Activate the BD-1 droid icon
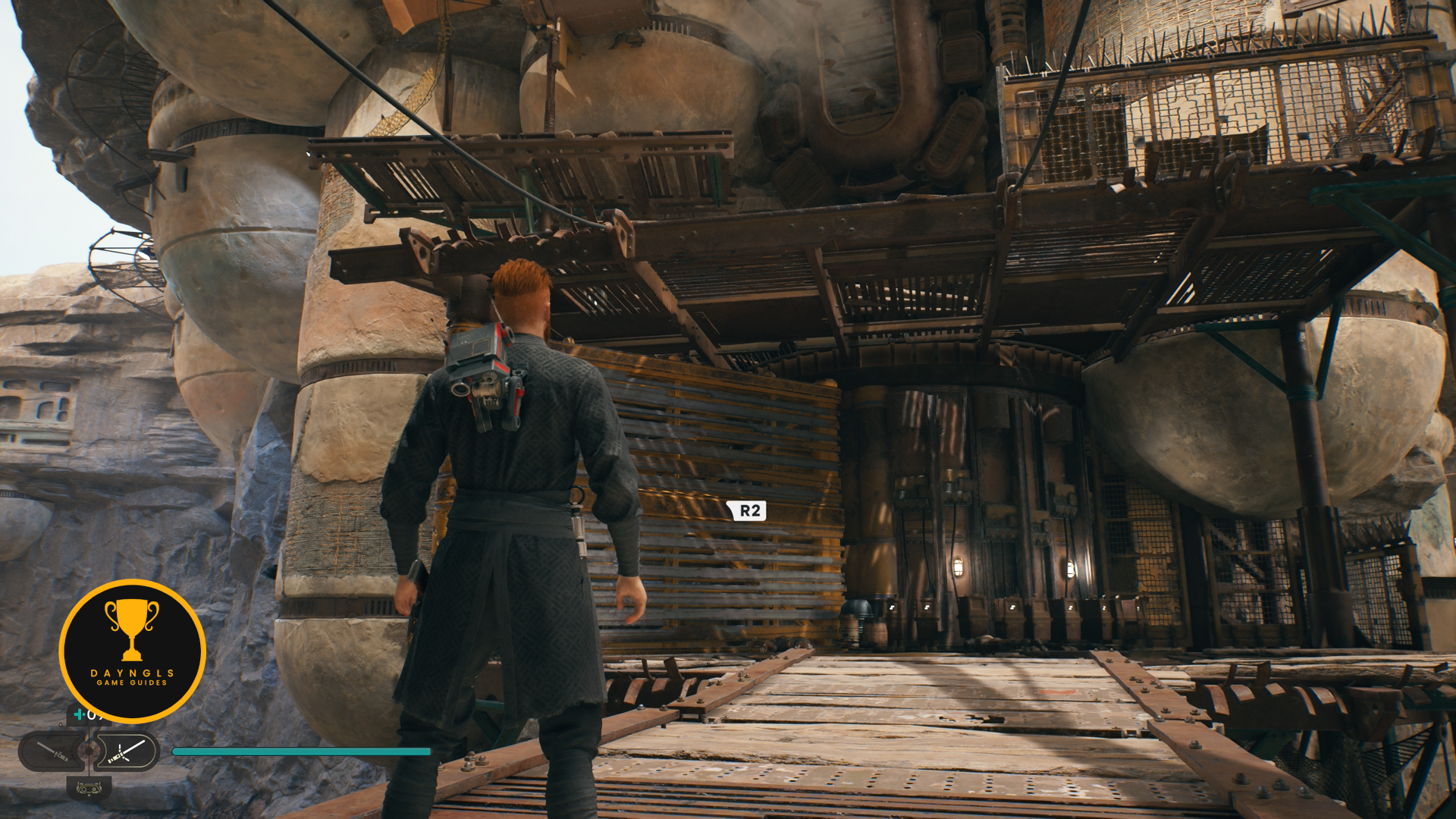The width and height of the screenshot is (1456, 819). click(89, 789)
